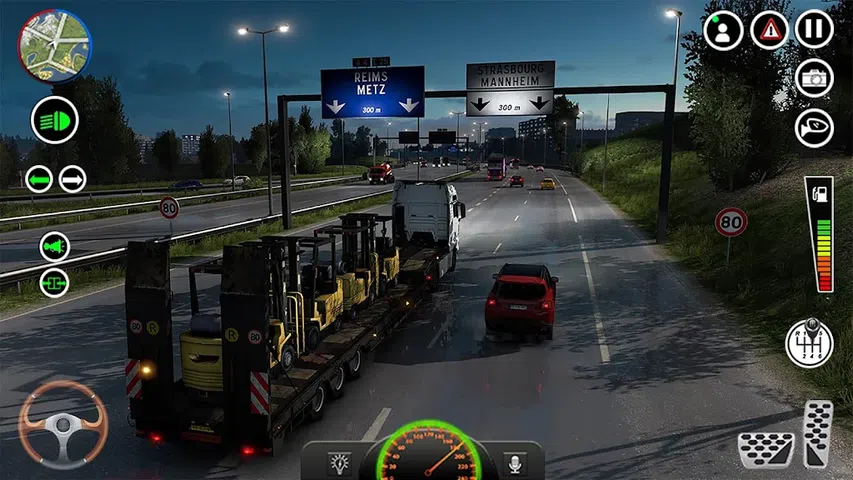
Task: Click the gear shifter knob
Action: point(809,343)
